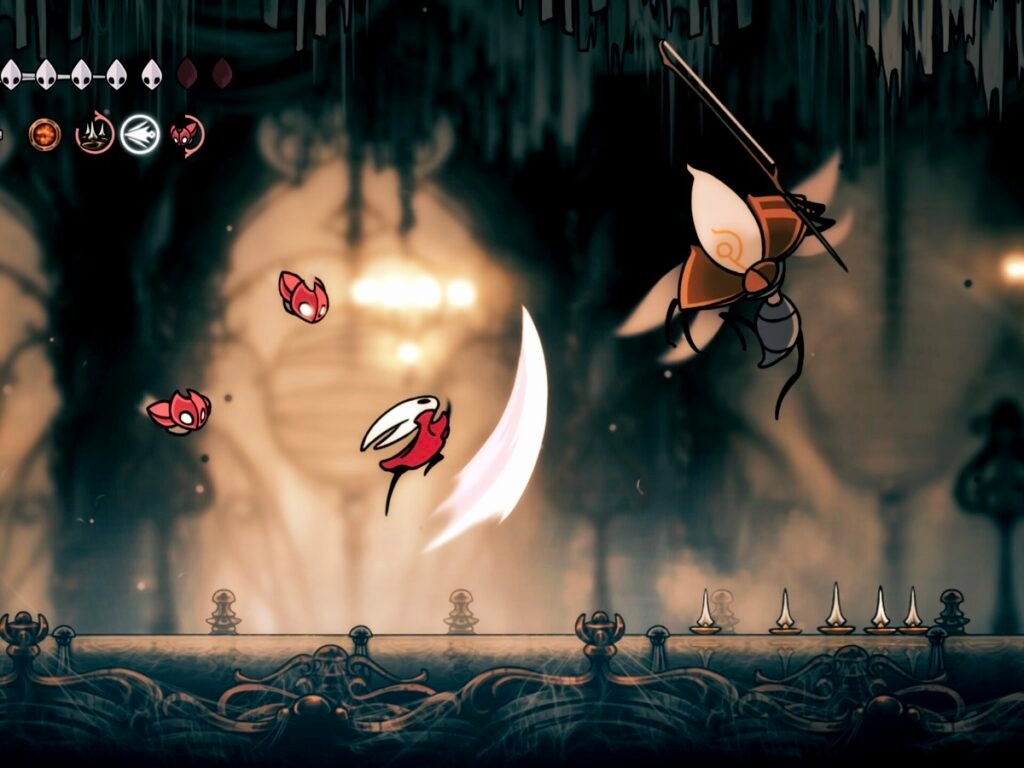Activate the floor spikes trap tool
The height and width of the screenshot is (768, 1024).
[95, 134]
